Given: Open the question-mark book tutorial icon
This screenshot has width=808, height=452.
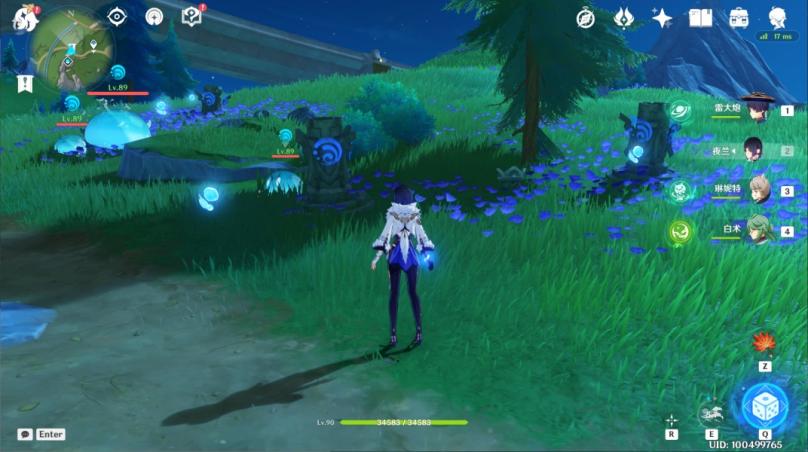Looking at the screenshot, I should (192, 16).
